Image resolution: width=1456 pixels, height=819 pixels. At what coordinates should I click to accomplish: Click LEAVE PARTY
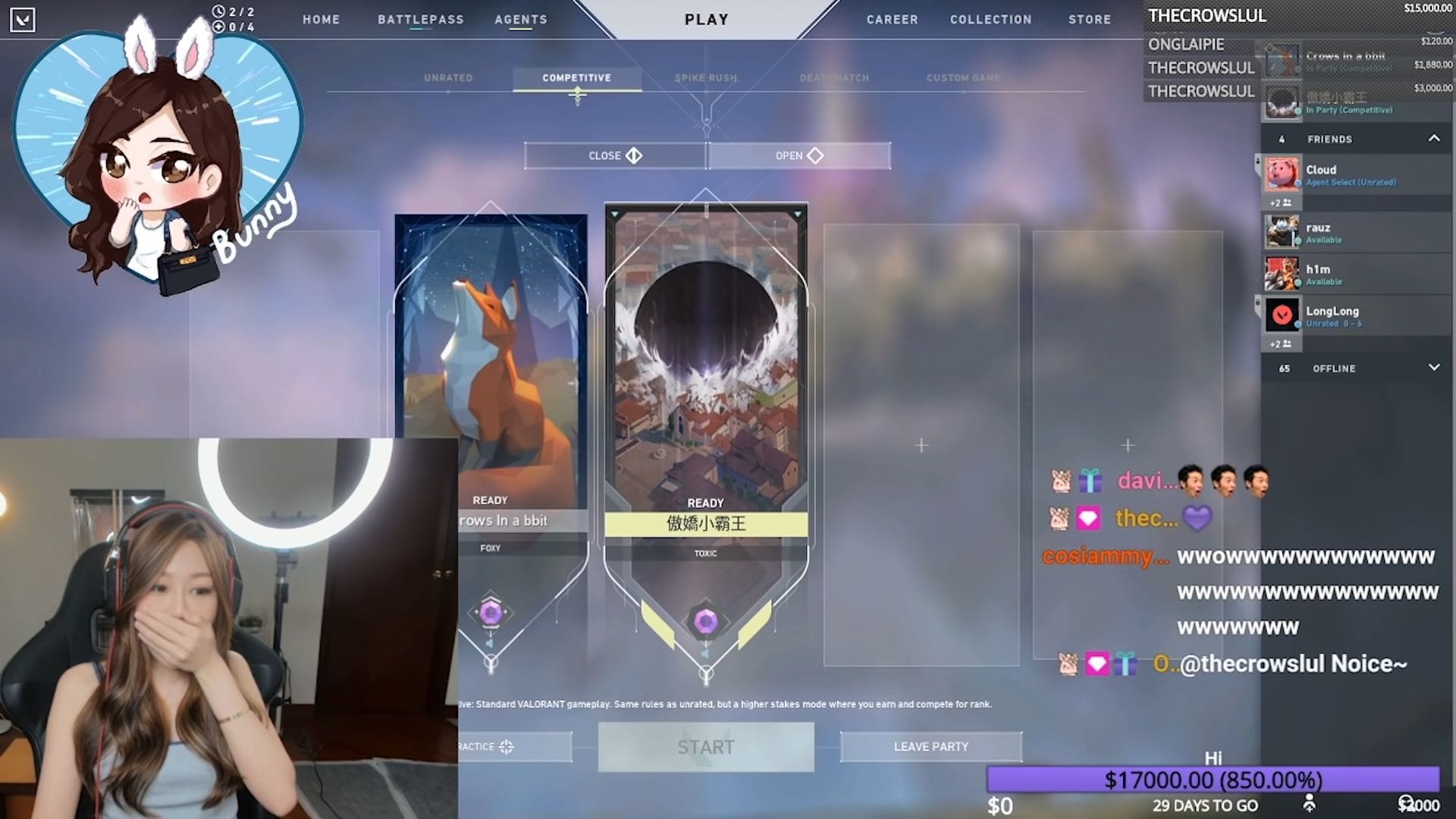(931, 746)
